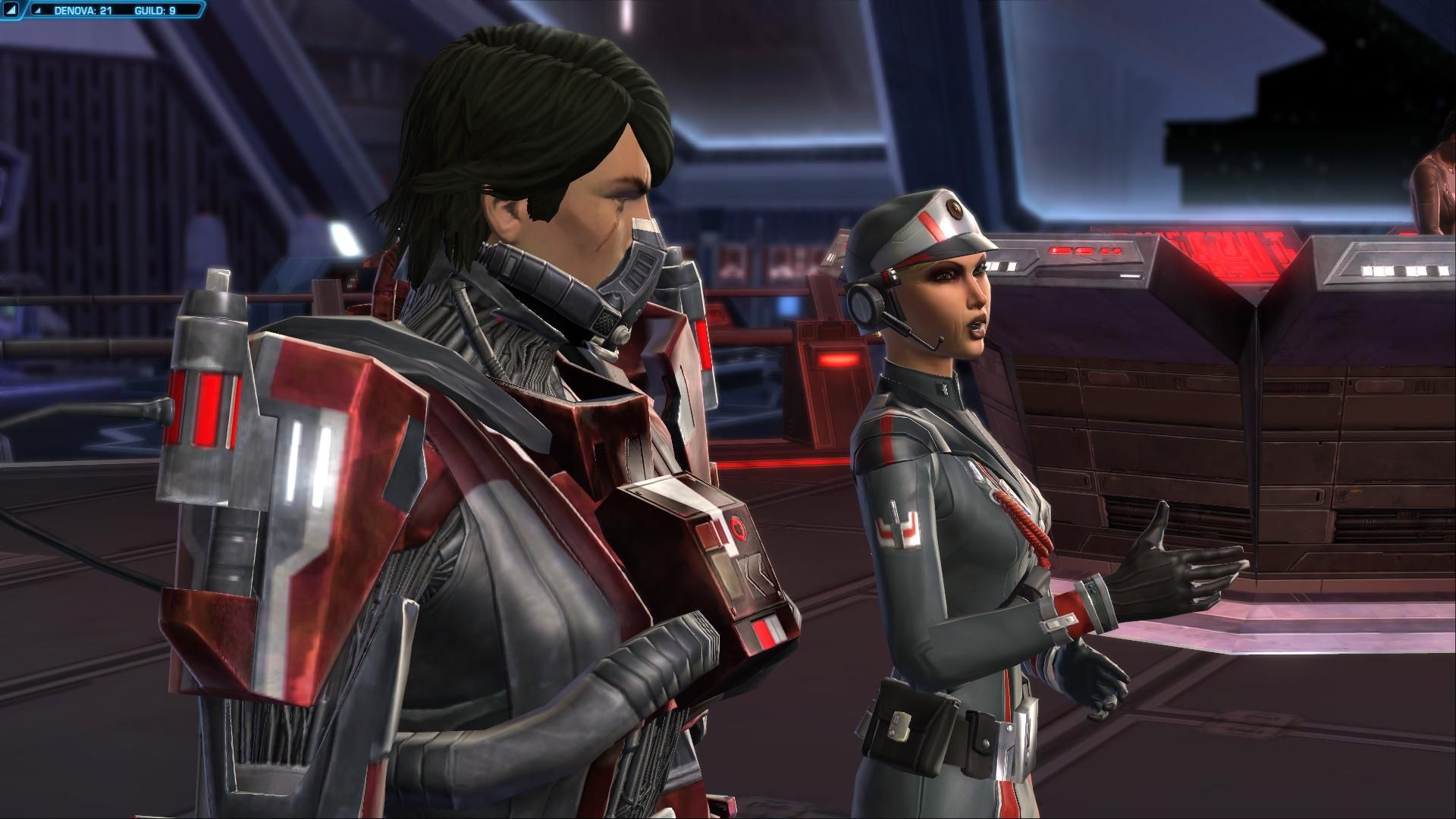
Task: Switch to the GUILD counter tab
Action: tap(153, 10)
